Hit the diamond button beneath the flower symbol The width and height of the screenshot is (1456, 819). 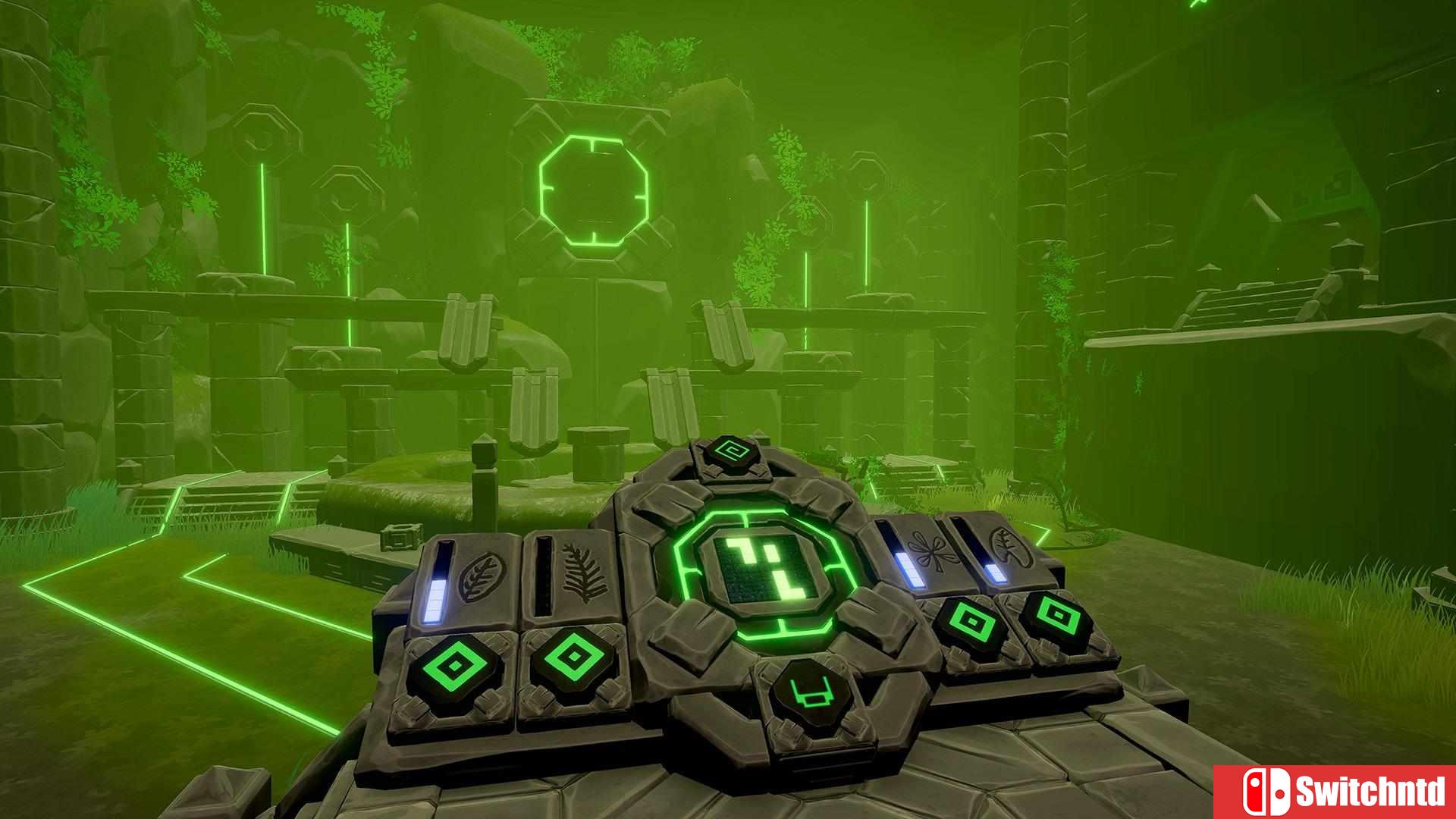coord(971,622)
